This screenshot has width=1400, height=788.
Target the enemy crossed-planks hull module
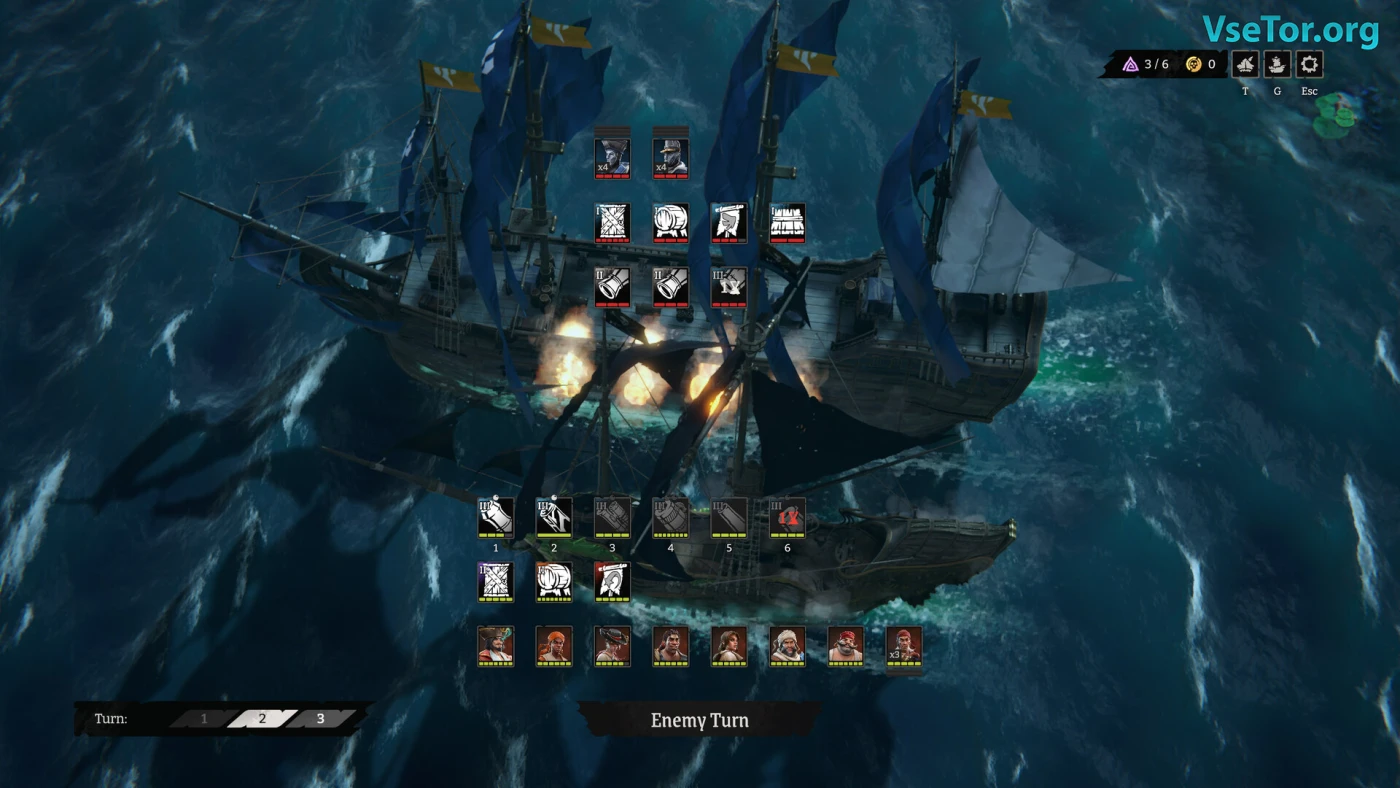(612, 222)
